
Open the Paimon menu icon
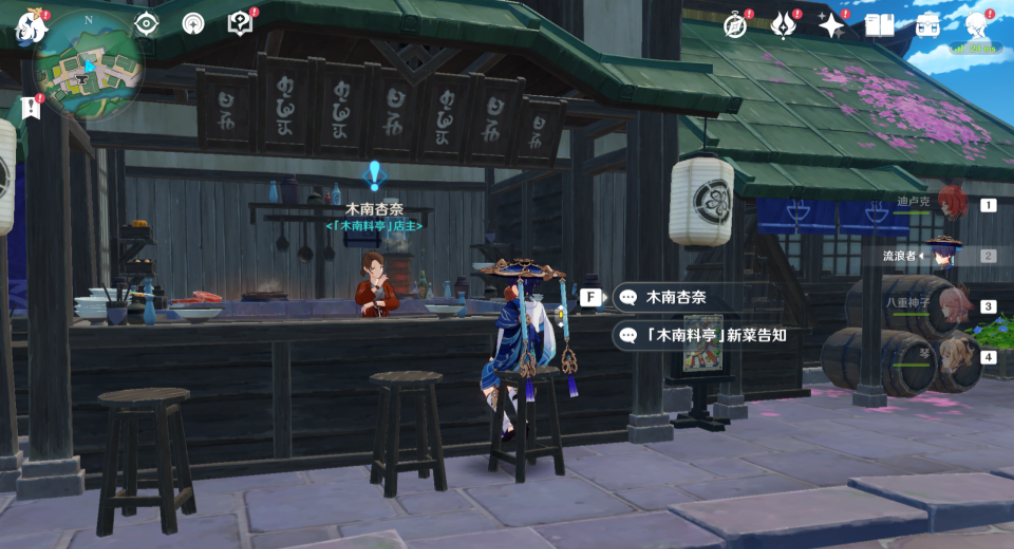click(x=30, y=27)
